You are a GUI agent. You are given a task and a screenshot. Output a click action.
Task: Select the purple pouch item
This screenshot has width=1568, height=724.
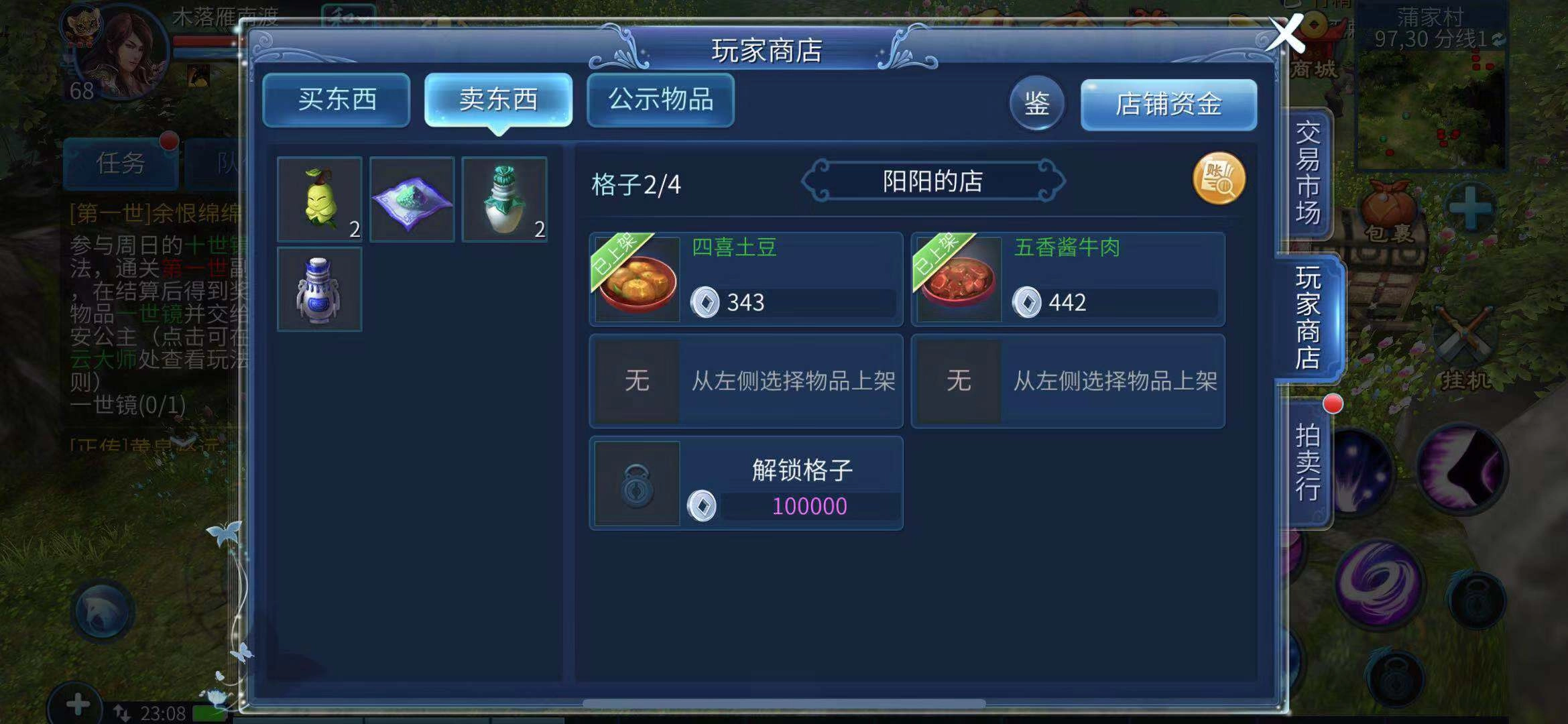[412, 198]
